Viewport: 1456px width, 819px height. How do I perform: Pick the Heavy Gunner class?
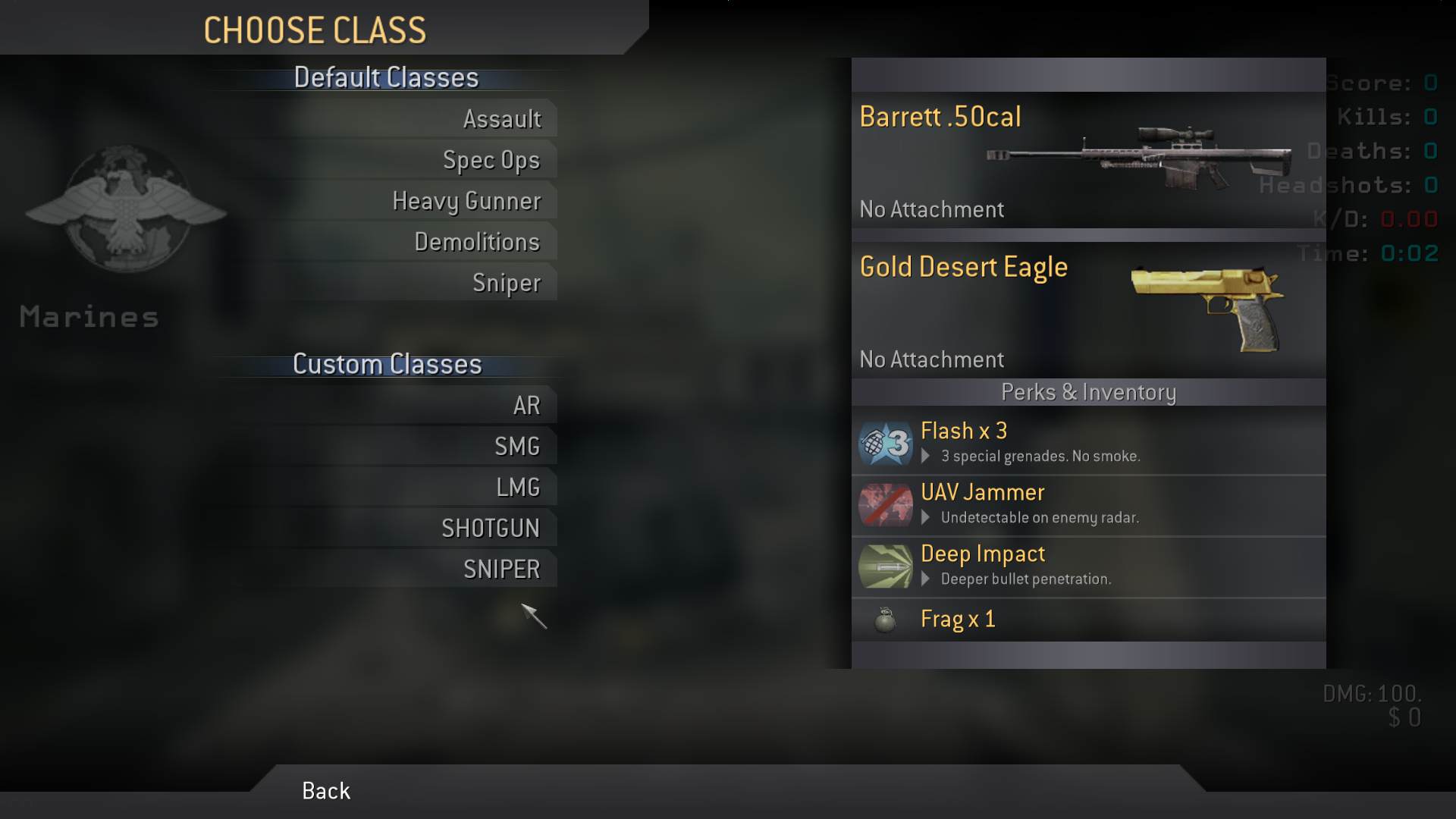point(466,201)
